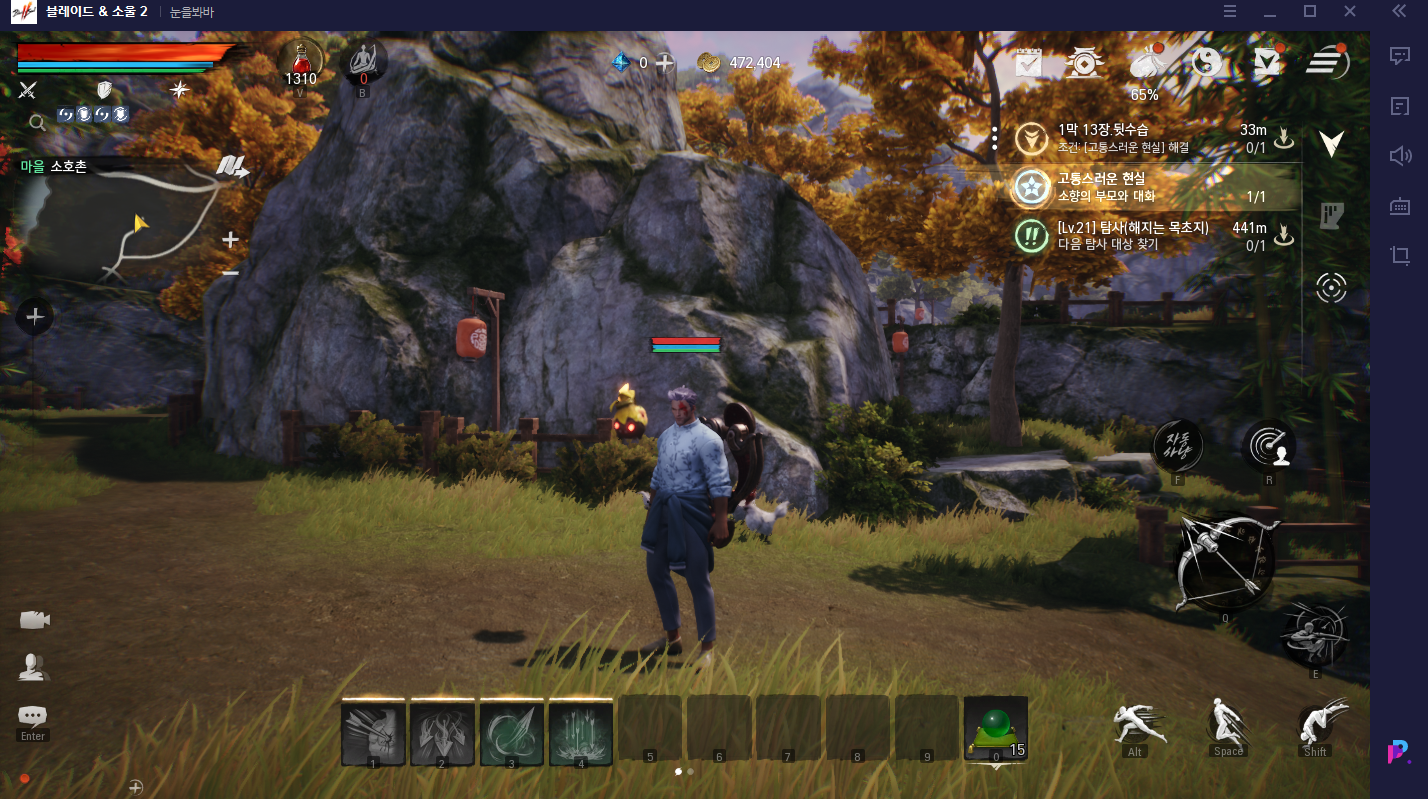Trigger the Space jump action icon

click(x=1227, y=724)
